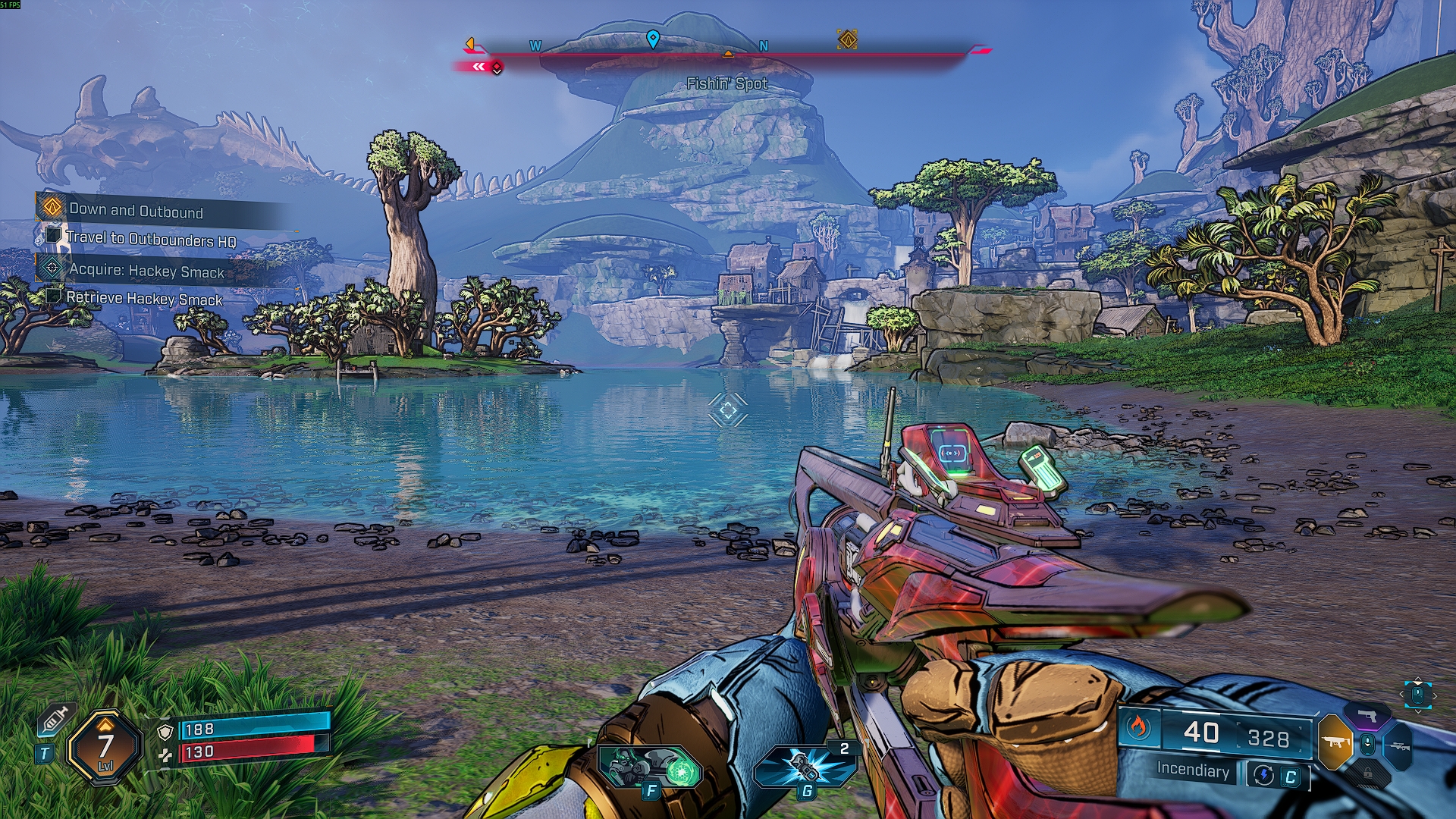
Task: Click the Travel to Outbounders HQ objective
Action: [x=150, y=239]
